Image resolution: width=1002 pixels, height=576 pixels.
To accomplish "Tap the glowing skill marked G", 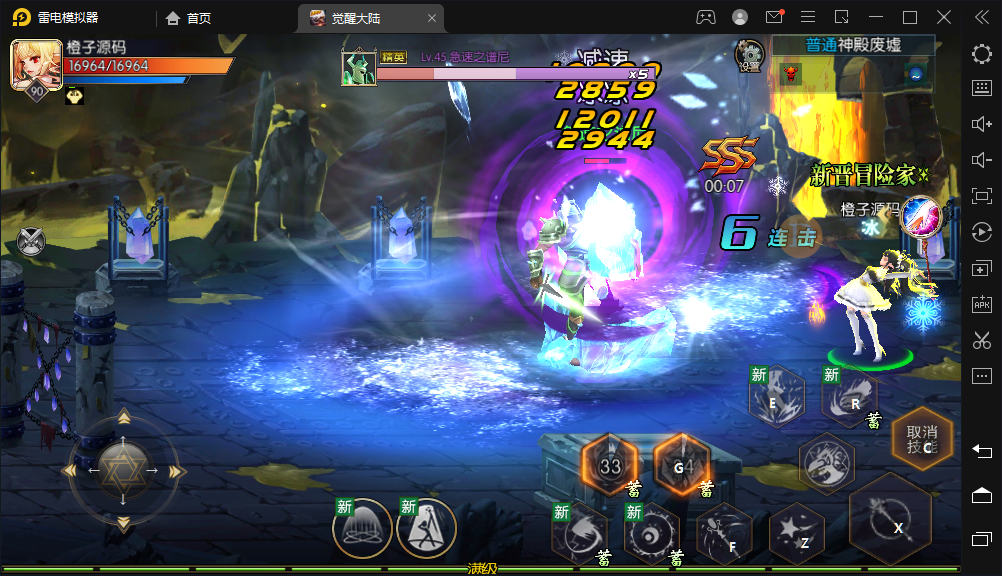I will 681,464.
